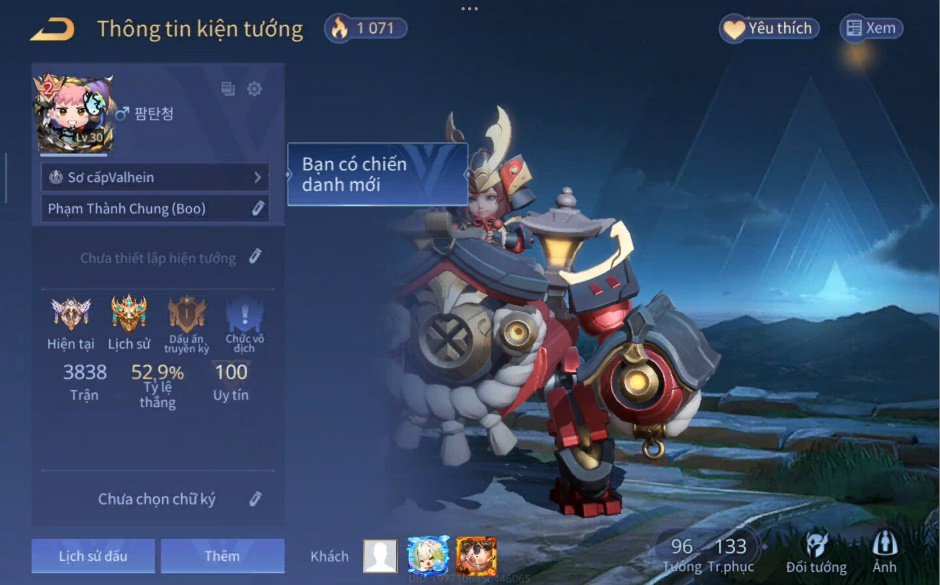Go back using the arrow button
940x585 pixels.
click(x=52, y=29)
